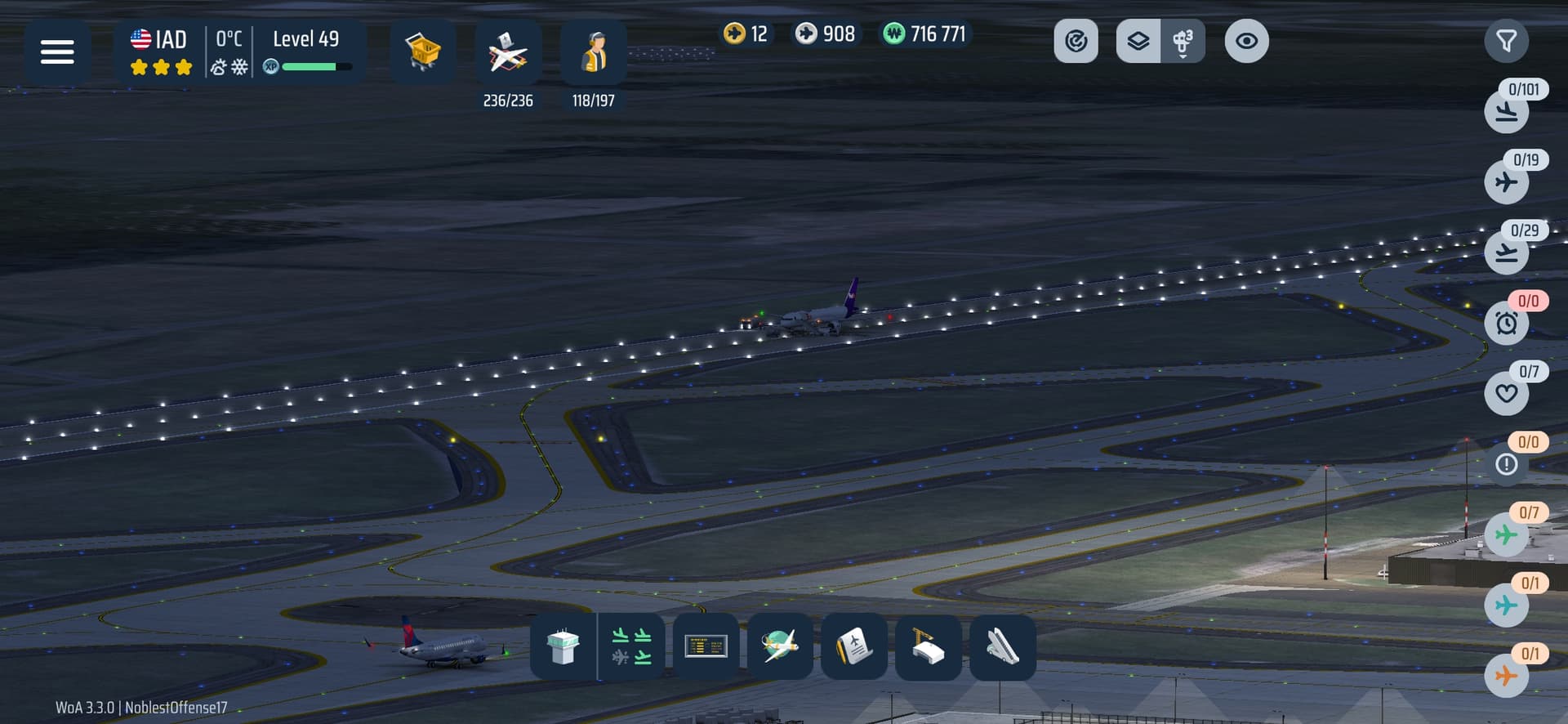Screen dimensions: 1568x724
Task: Open the control tower panel
Action: (563, 646)
